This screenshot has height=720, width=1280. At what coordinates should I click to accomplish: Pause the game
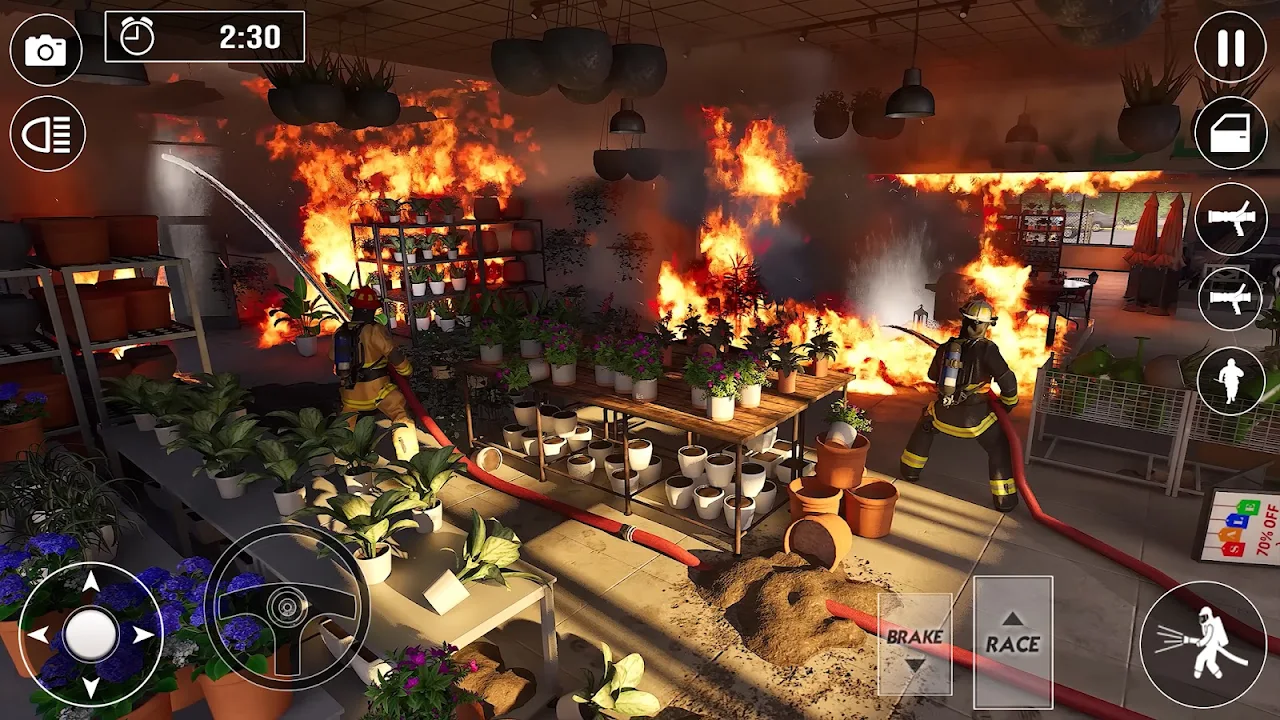pyautogui.click(x=1231, y=48)
